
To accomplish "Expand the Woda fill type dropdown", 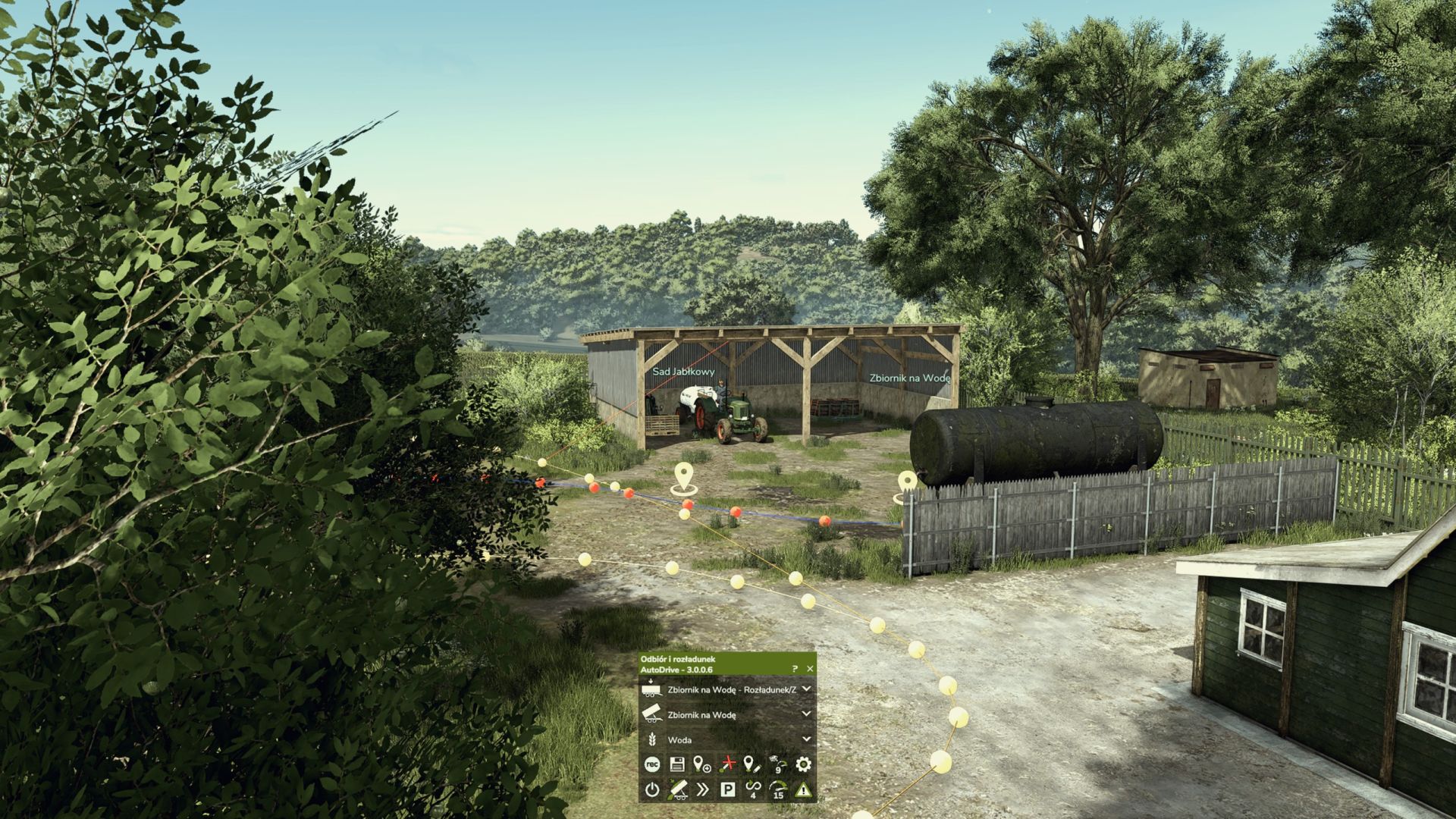I will [x=806, y=739].
